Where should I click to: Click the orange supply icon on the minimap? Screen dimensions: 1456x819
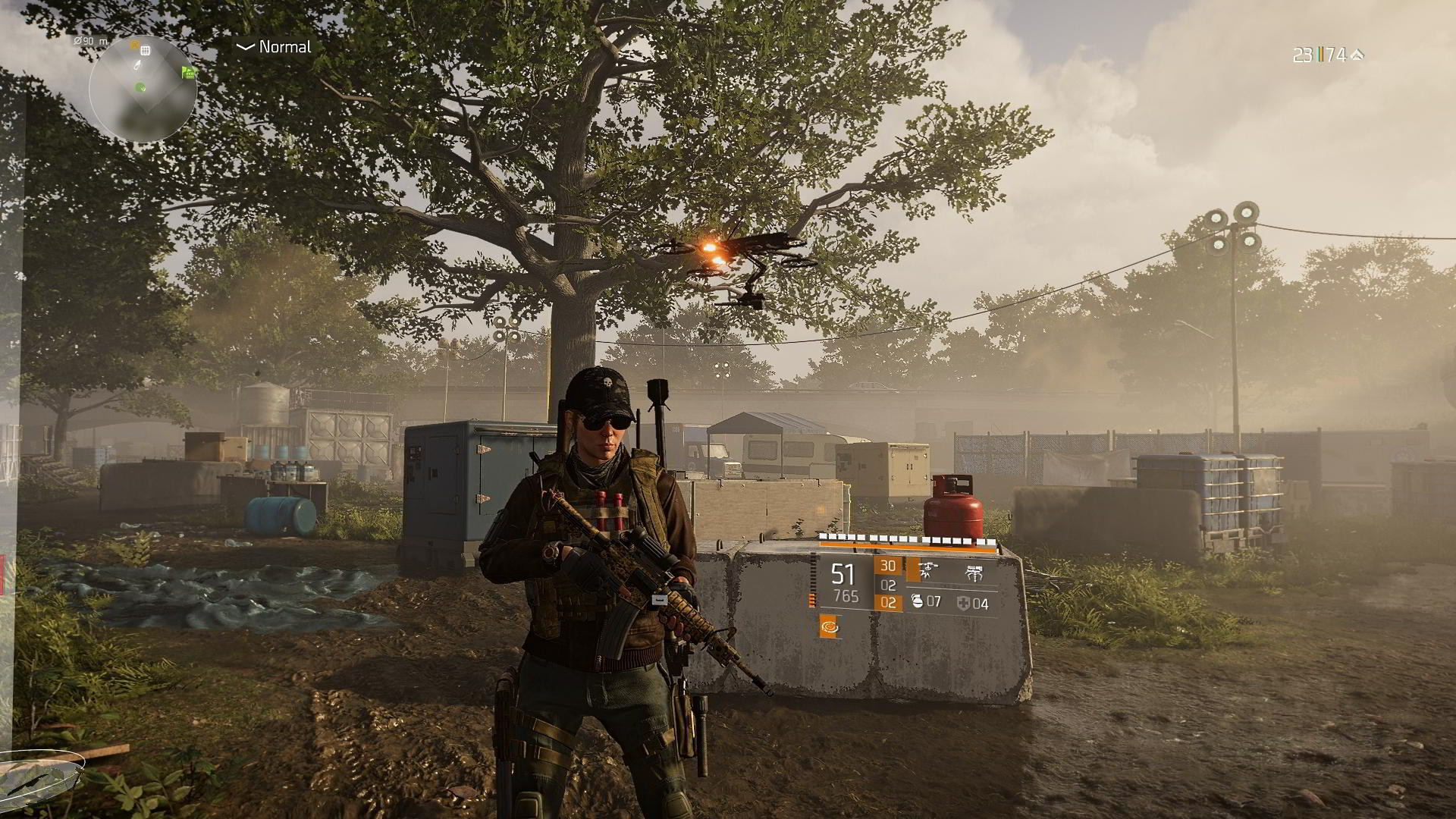click(134, 45)
